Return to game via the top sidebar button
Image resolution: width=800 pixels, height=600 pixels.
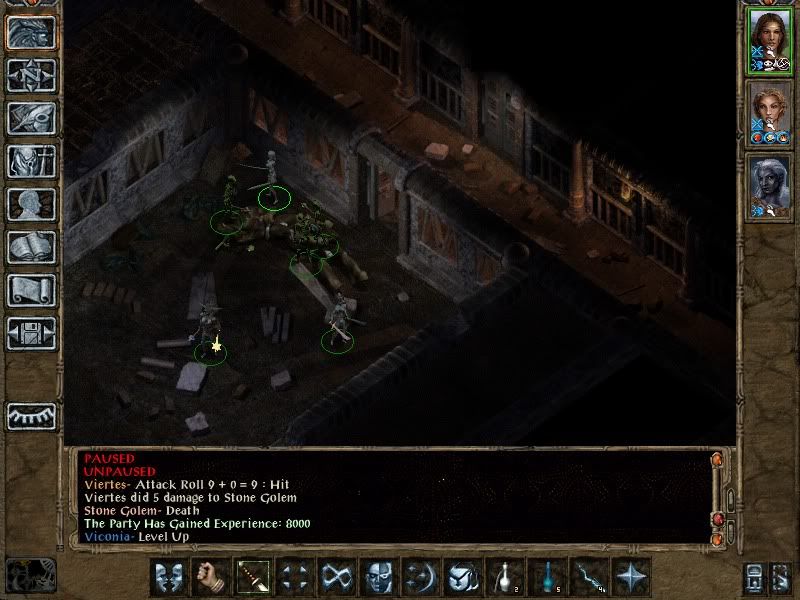pyautogui.click(x=32, y=32)
